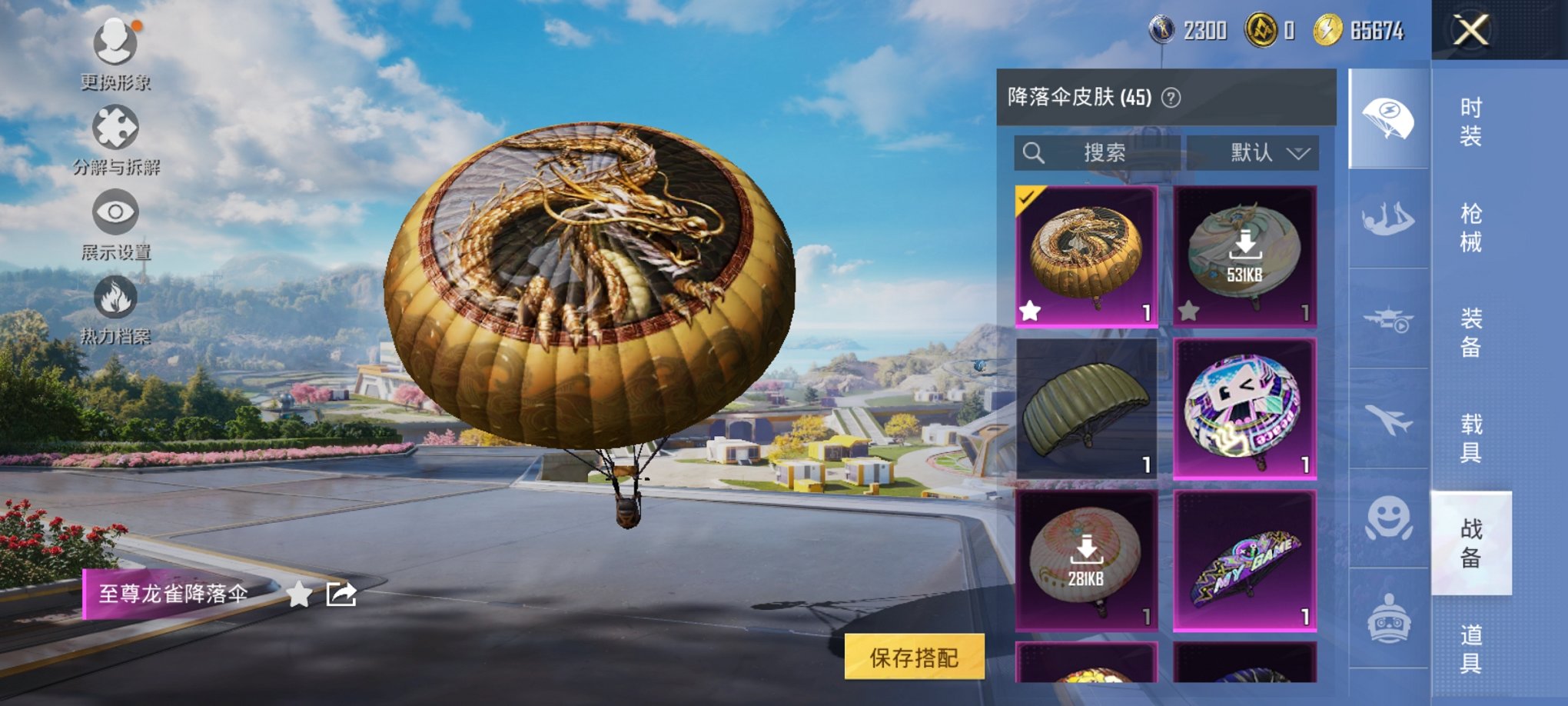Image resolution: width=1568 pixels, height=706 pixels.
Task: Select 分解与拆解 dismantle tool
Action: pos(115,138)
